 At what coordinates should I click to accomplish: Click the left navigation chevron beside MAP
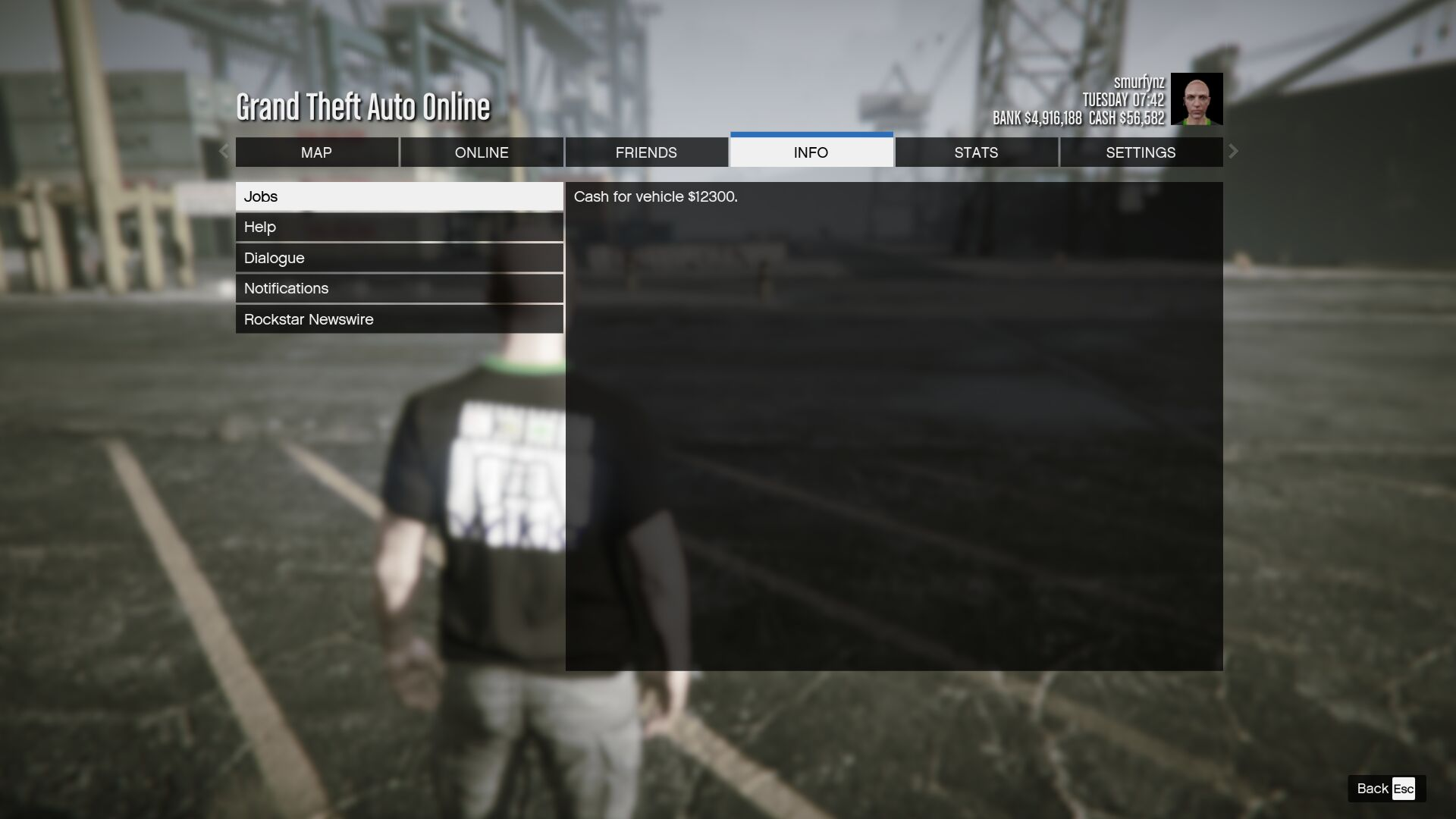[224, 152]
